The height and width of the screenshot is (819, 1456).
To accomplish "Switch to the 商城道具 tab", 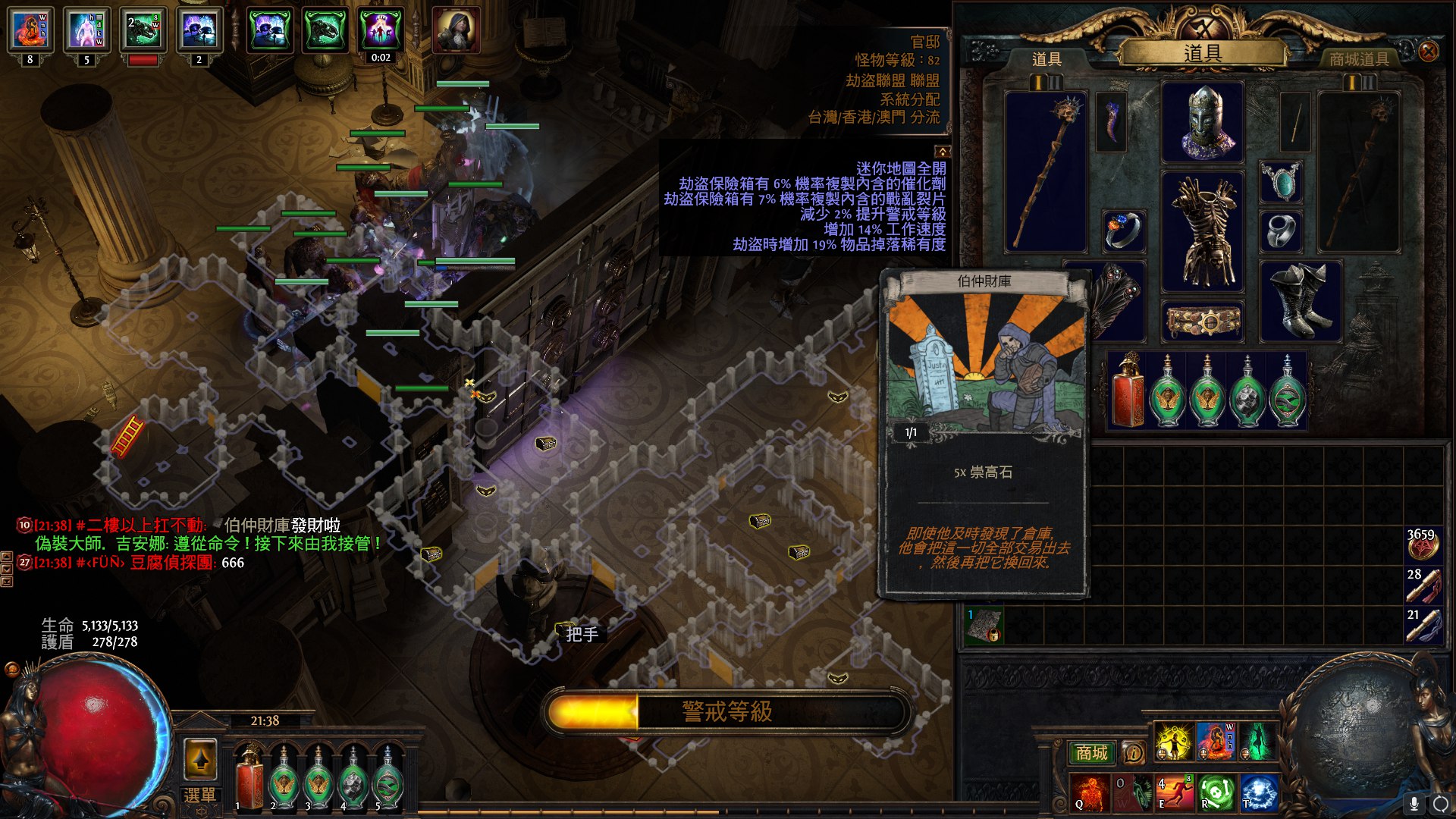I will pyautogui.click(x=1358, y=58).
